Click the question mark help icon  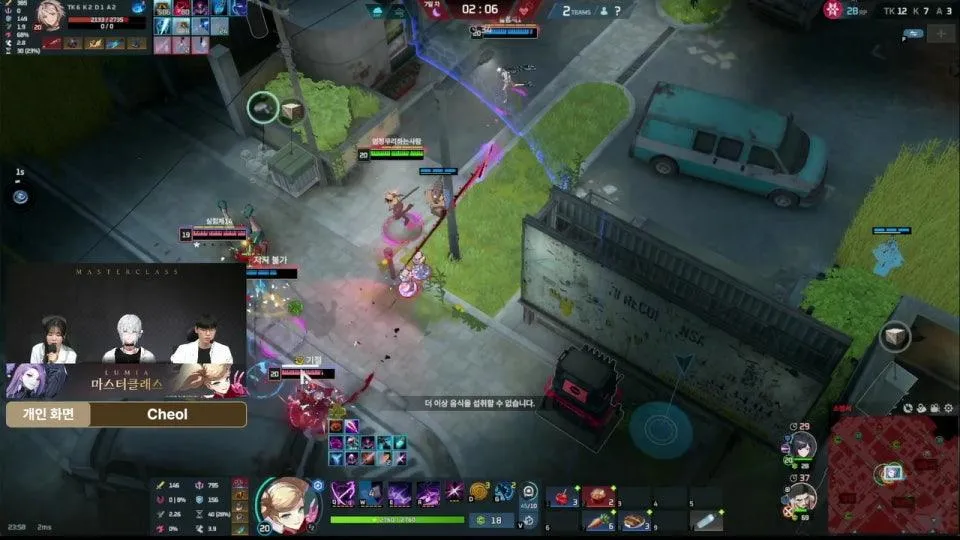click(x=618, y=10)
